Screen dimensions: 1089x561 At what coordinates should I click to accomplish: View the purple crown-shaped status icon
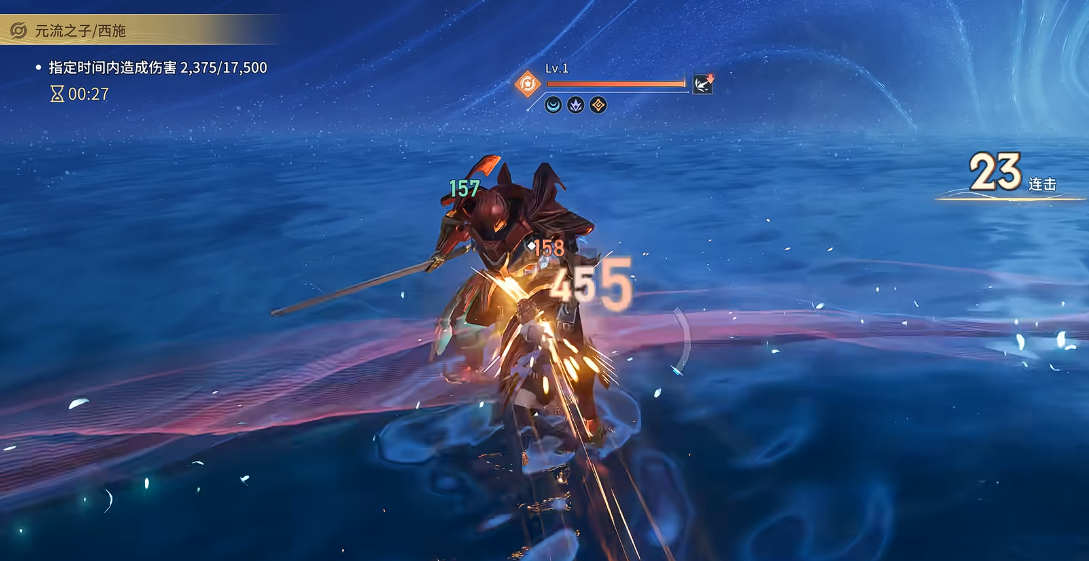tap(576, 104)
